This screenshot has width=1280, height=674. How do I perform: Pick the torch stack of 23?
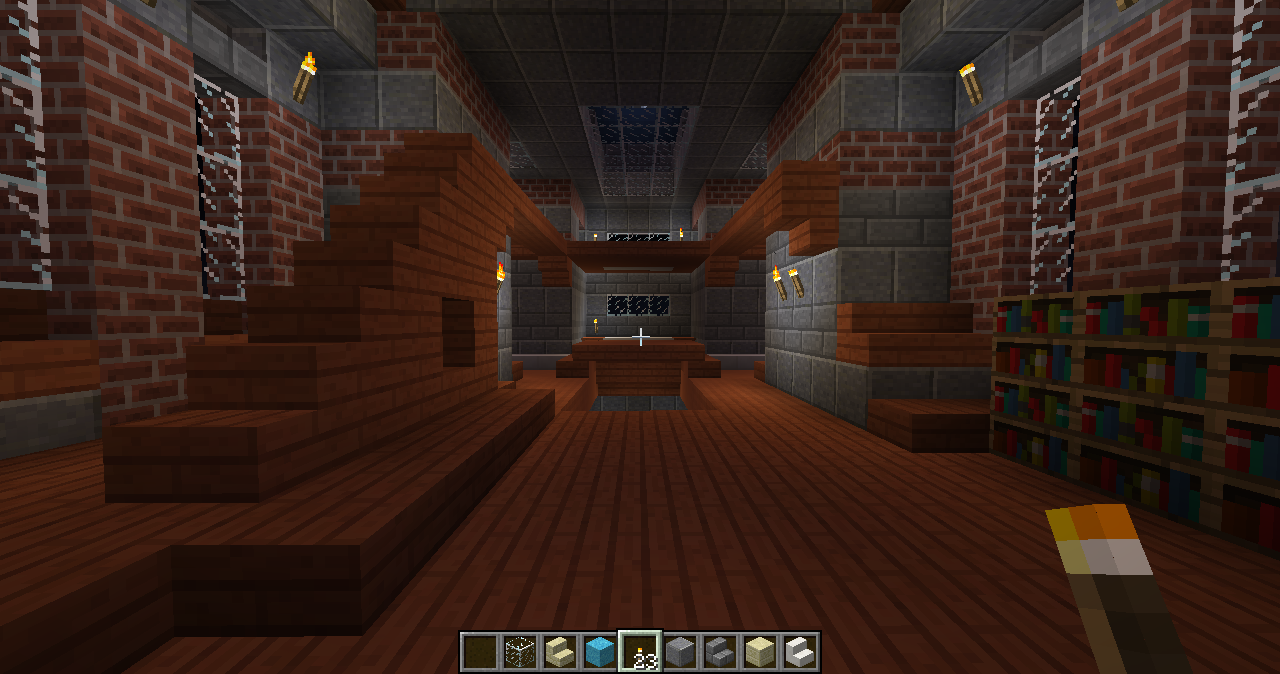pos(640,652)
